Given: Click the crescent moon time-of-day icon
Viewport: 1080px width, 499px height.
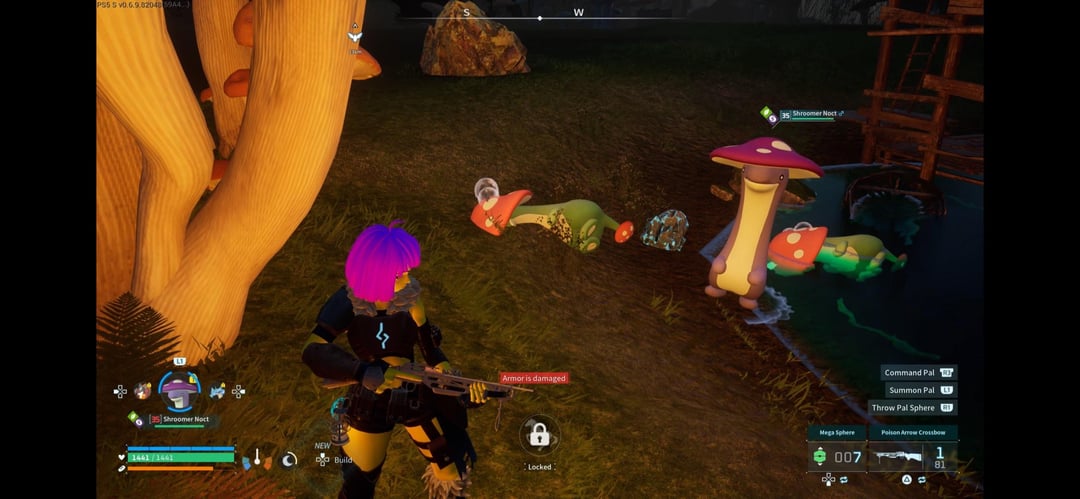Looking at the screenshot, I should pyautogui.click(x=289, y=459).
